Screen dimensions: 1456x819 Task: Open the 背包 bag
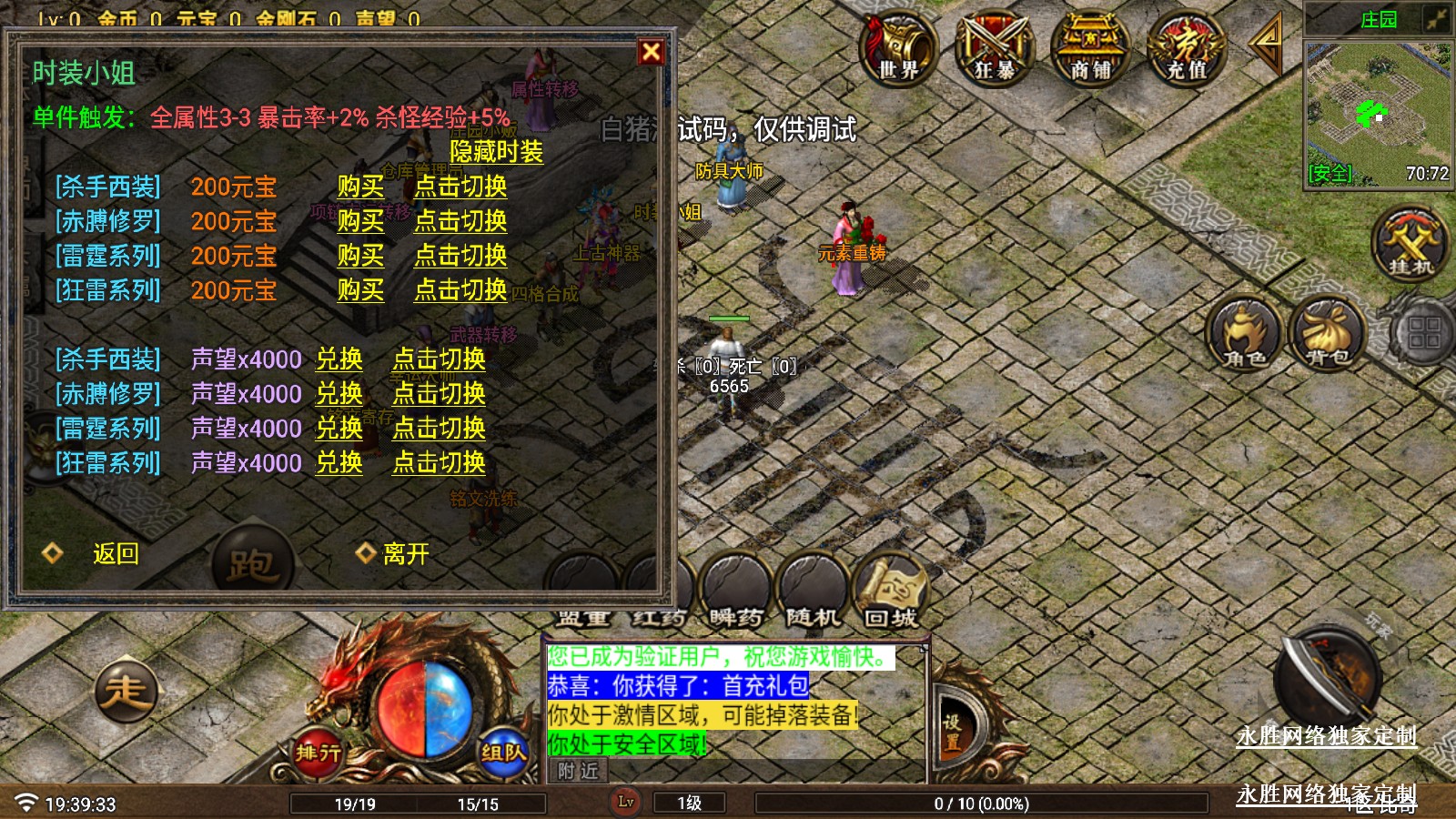(x=1327, y=334)
